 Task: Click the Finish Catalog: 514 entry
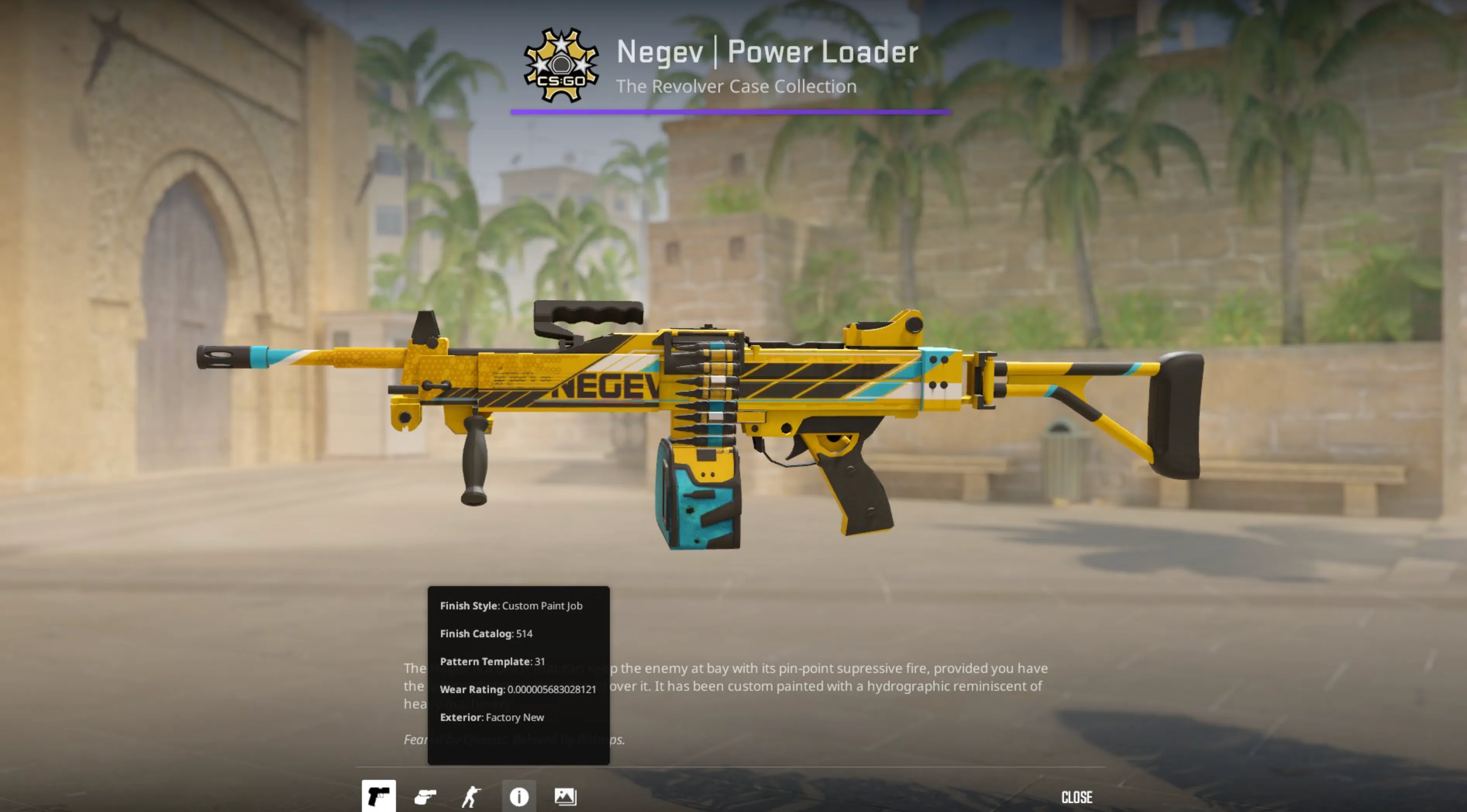pos(486,634)
